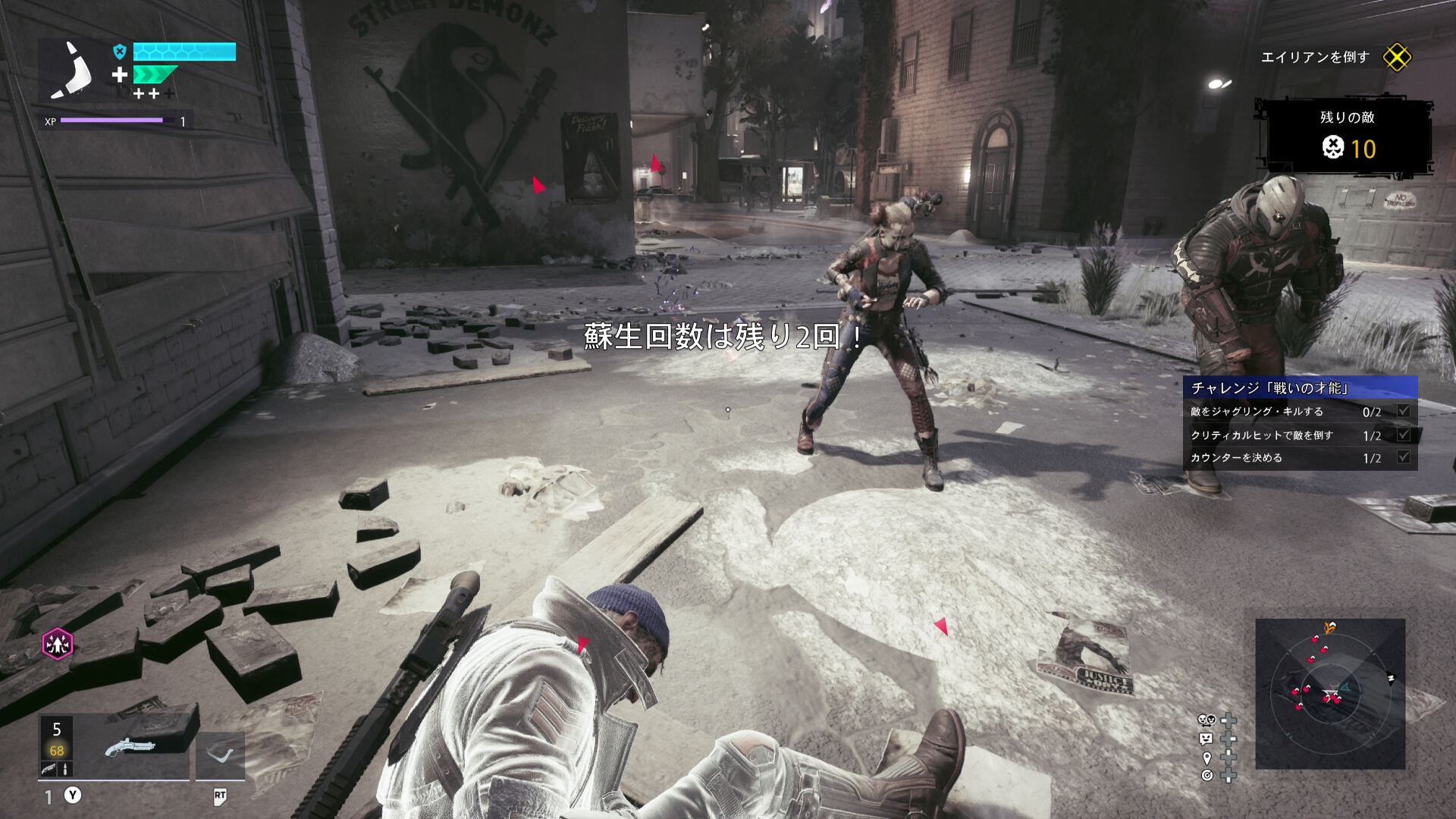Open the circular minimap
This screenshot has width=1456, height=819.
pos(1330,694)
